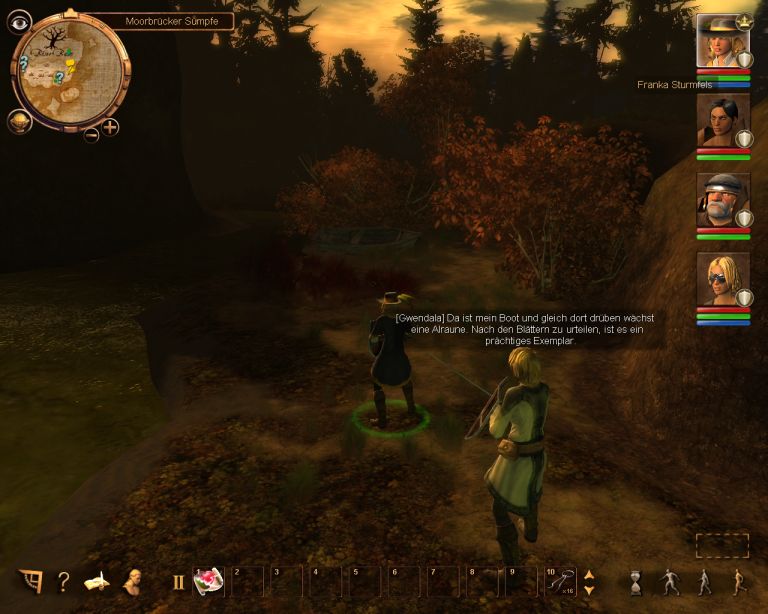Click the hourglass rest icon
The image size is (768, 614).
pos(635,581)
